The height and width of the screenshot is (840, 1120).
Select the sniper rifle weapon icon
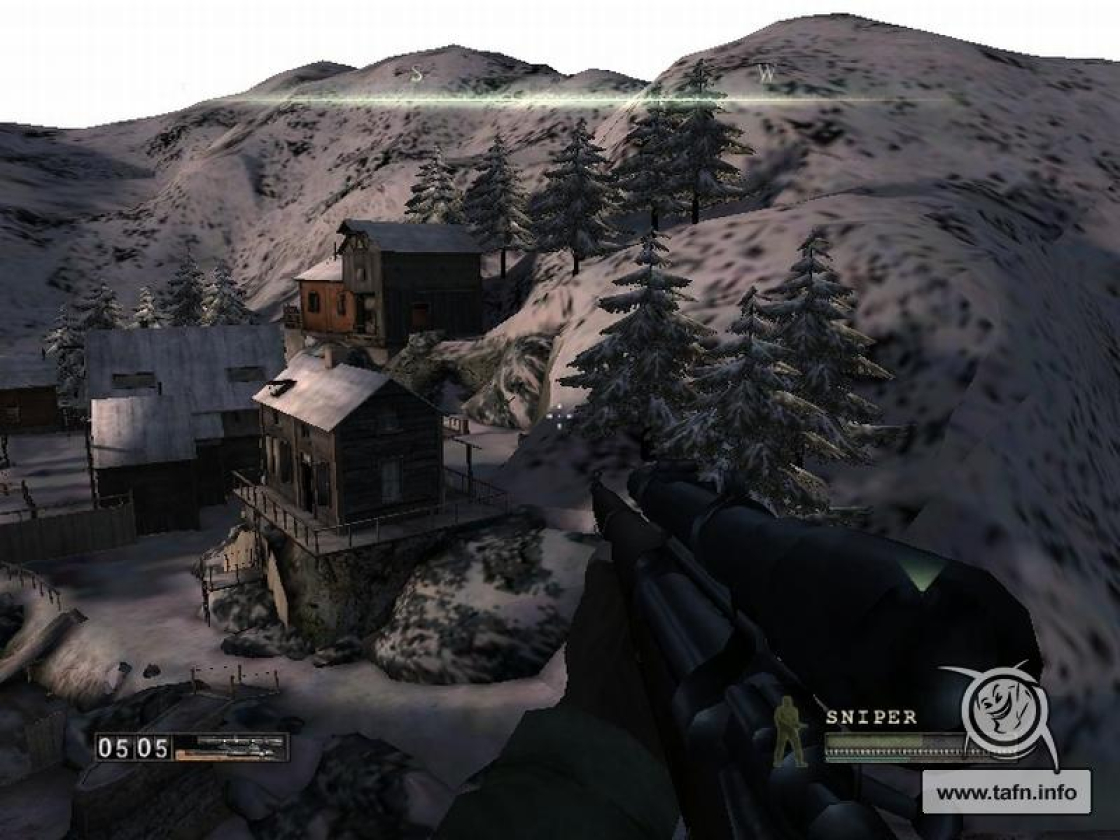tap(230, 747)
